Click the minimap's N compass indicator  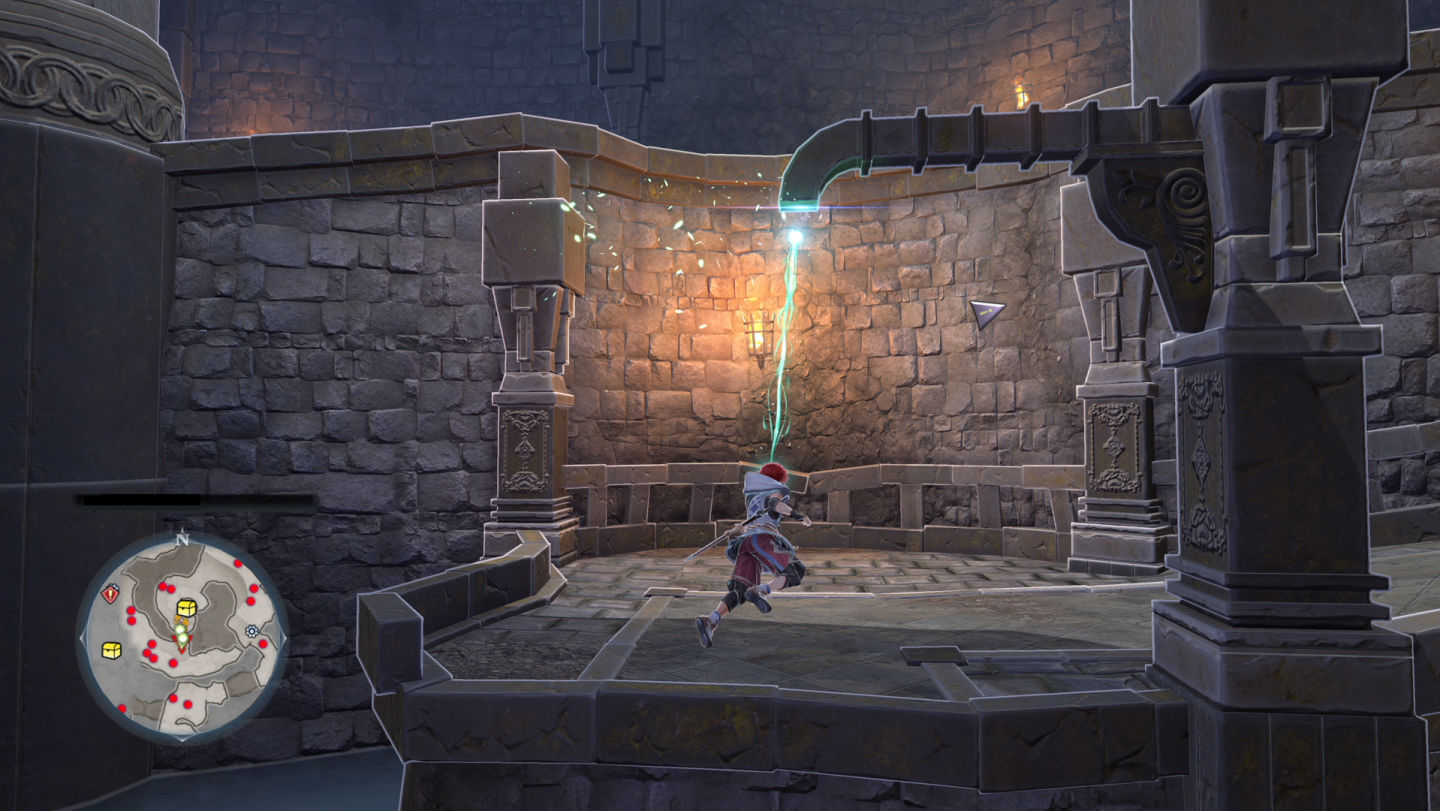coord(182,539)
